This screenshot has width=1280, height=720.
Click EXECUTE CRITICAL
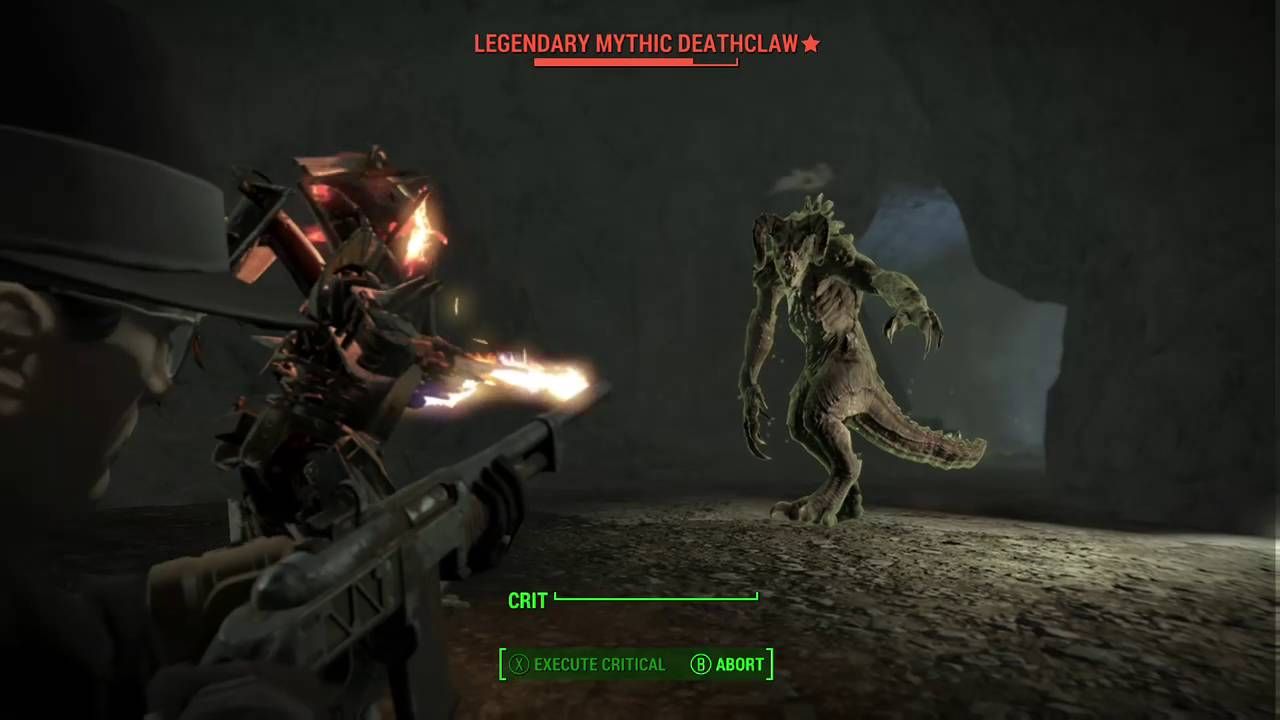(598, 664)
